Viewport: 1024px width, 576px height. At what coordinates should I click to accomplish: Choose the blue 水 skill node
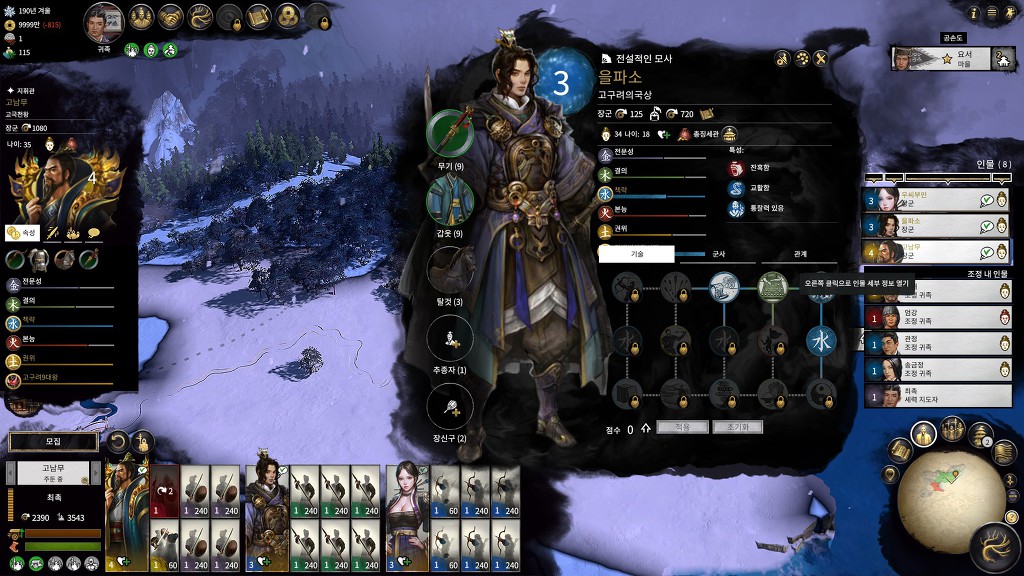click(x=821, y=340)
